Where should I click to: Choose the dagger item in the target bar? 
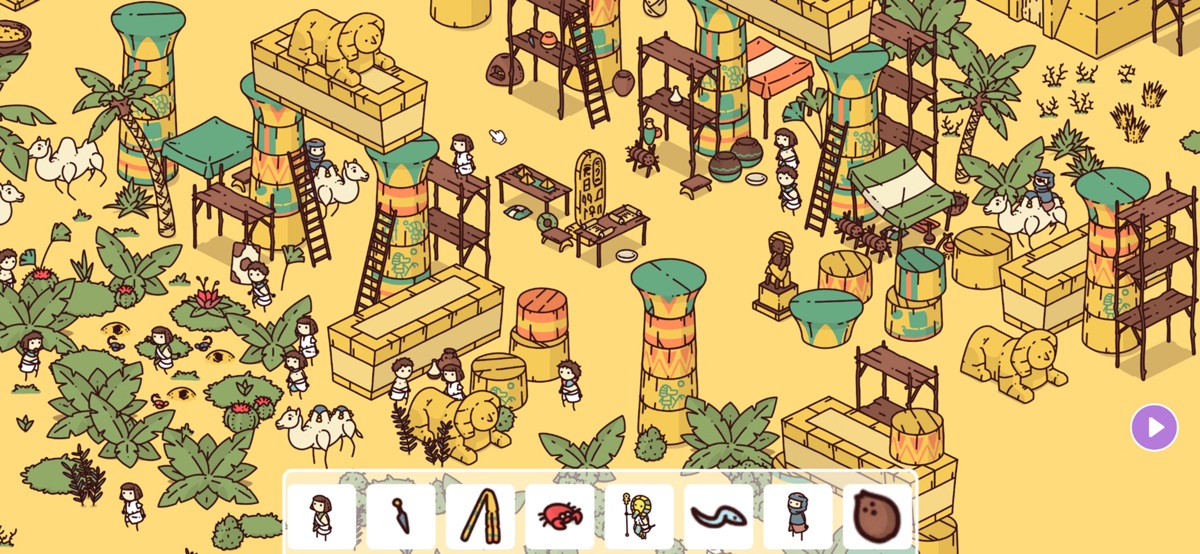[400, 515]
